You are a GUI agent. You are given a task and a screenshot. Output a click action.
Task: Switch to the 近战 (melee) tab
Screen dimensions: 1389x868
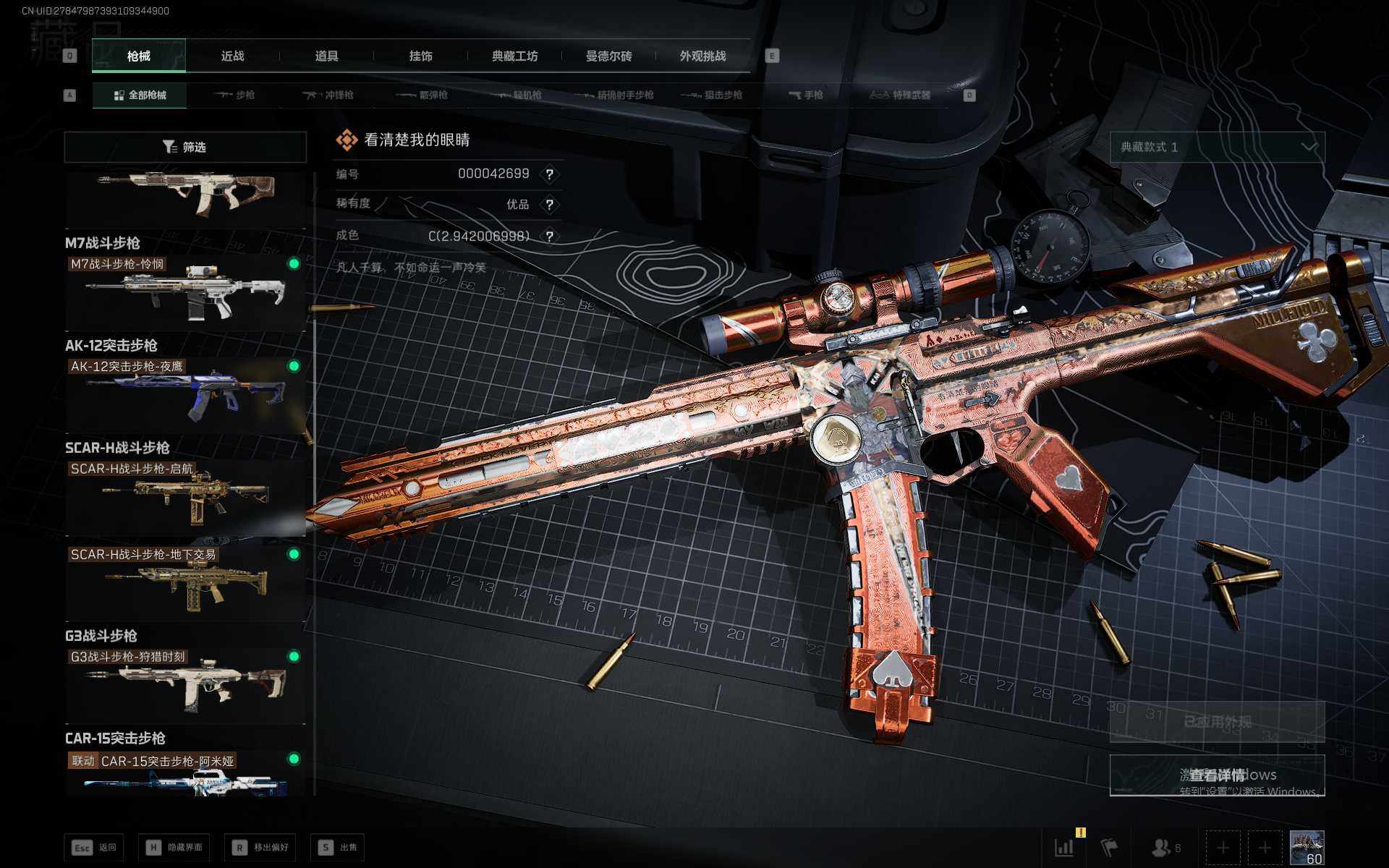pyautogui.click(x=232, y=56)
